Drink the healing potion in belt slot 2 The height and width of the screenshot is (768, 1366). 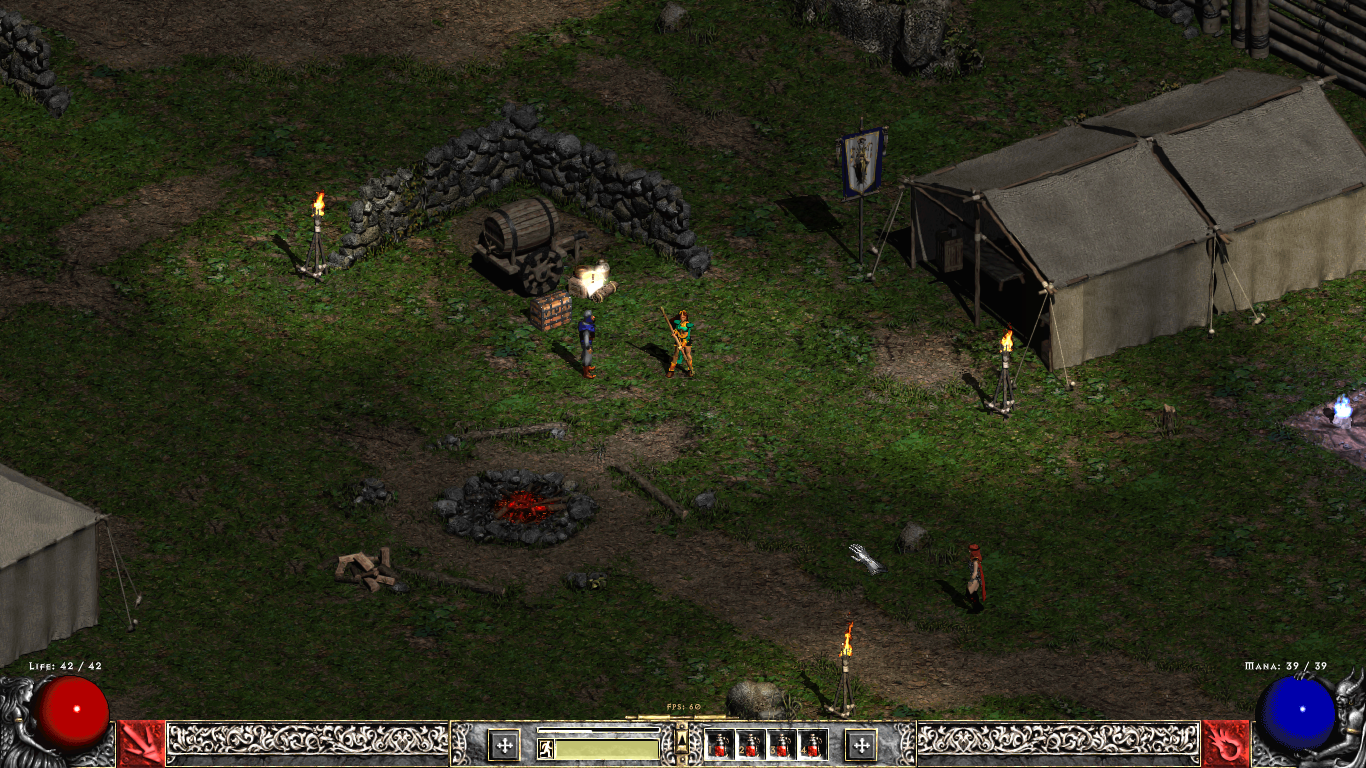coord(750,746)
